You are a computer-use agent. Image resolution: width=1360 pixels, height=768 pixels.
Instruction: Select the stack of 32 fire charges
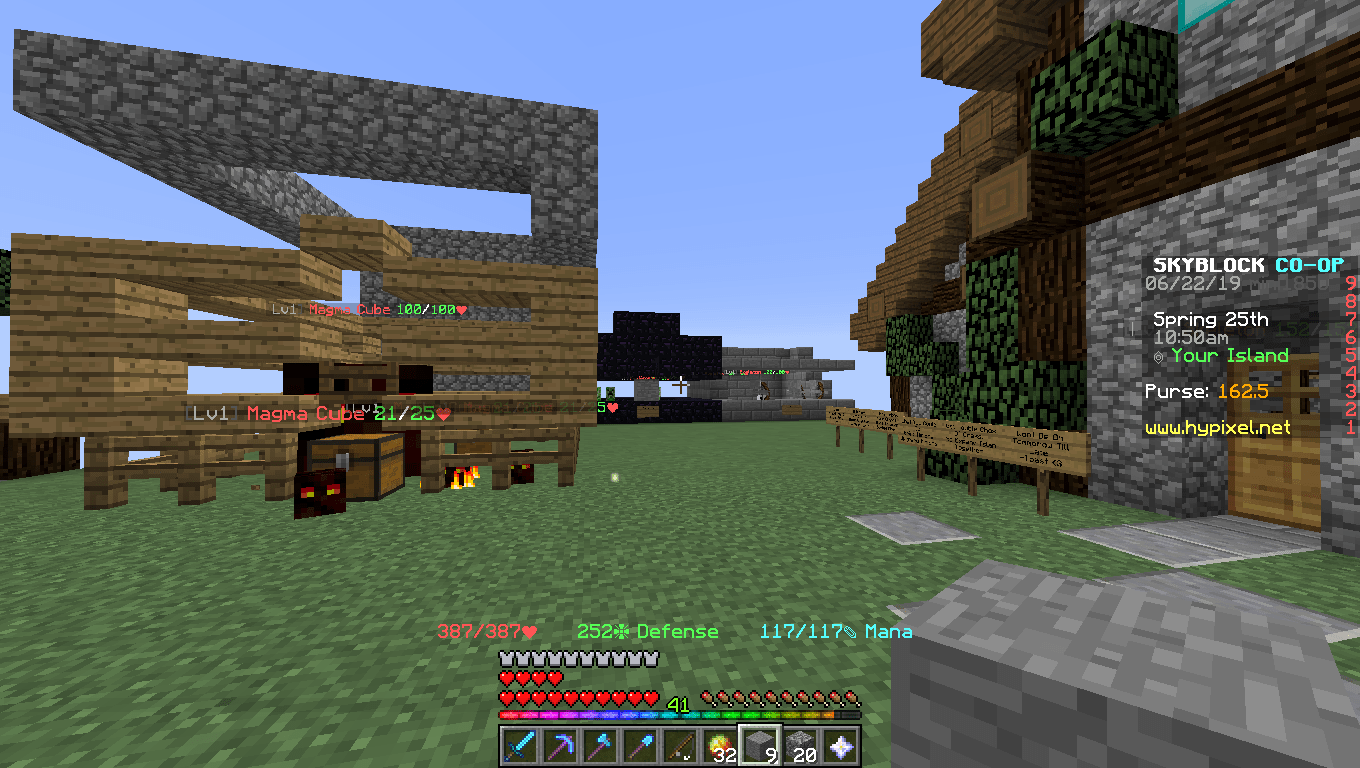[x=719, y=744]
